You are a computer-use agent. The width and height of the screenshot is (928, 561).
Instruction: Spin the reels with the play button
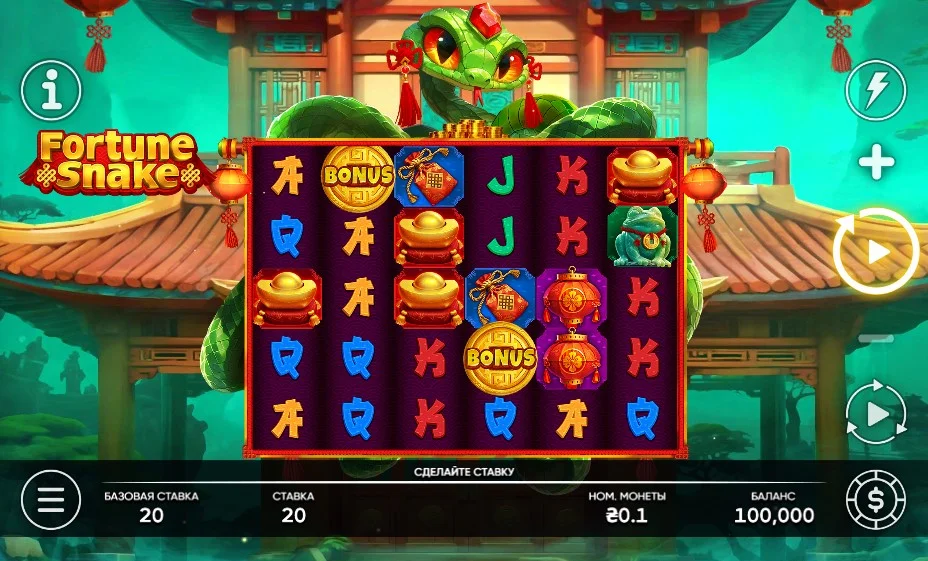[x=876, y=251]
